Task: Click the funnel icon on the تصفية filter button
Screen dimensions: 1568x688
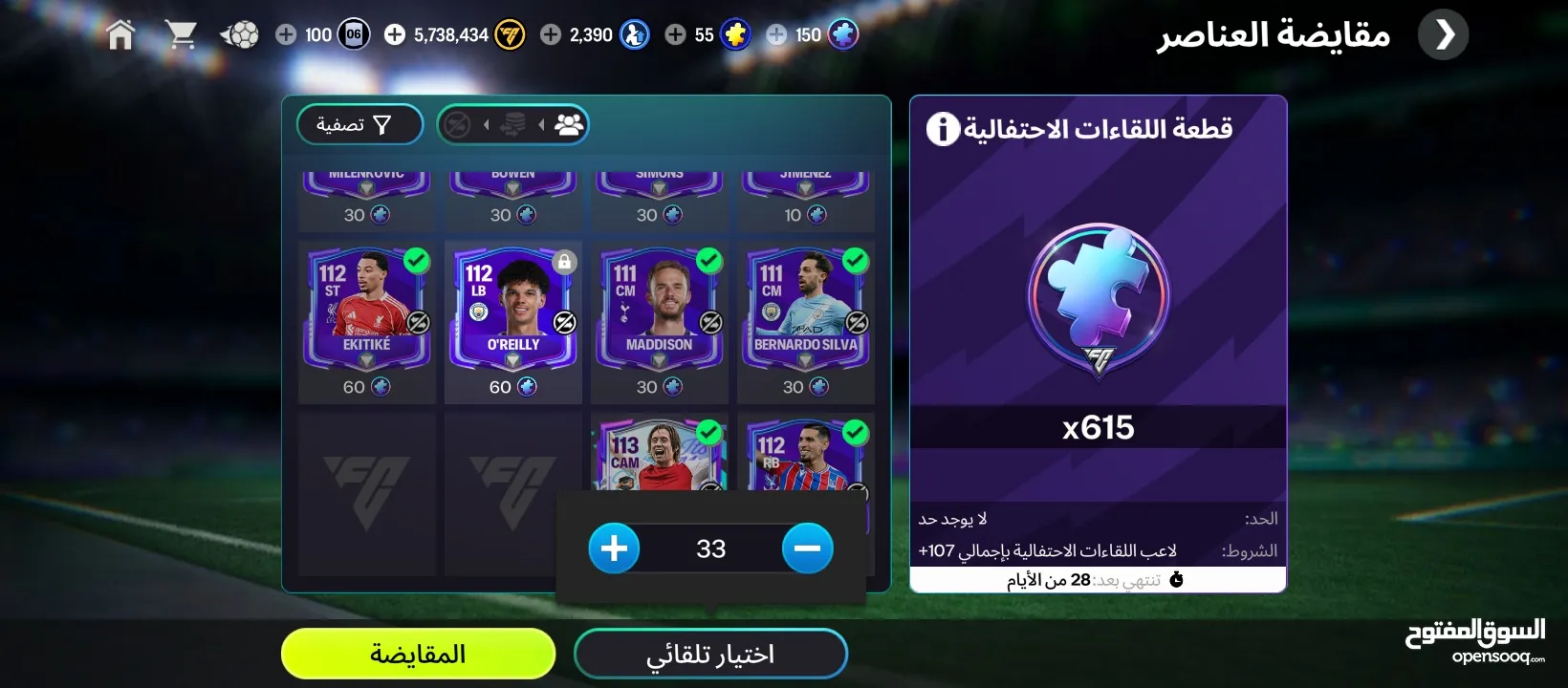Action: coord(381,124)
